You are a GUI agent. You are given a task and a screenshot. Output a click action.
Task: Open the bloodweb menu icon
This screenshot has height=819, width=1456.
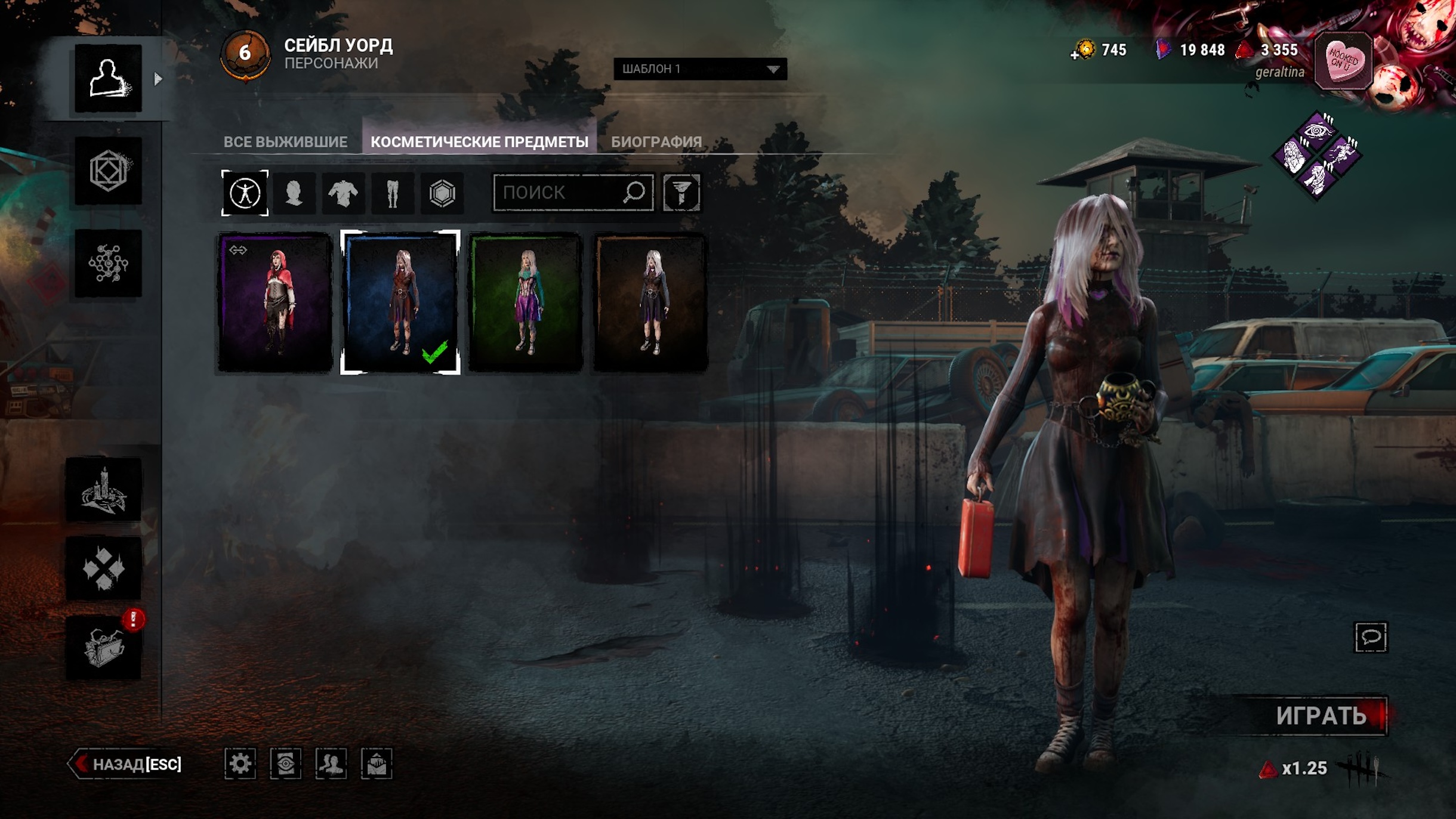108,263
